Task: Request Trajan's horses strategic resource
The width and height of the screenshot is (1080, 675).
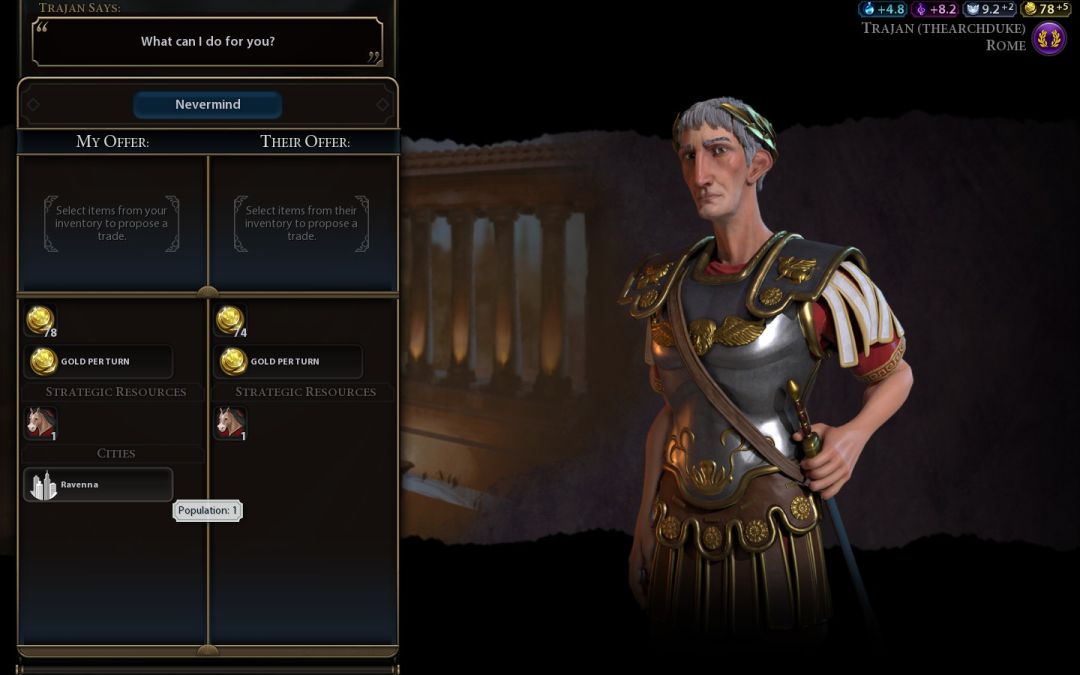Action: click(231, 423)
